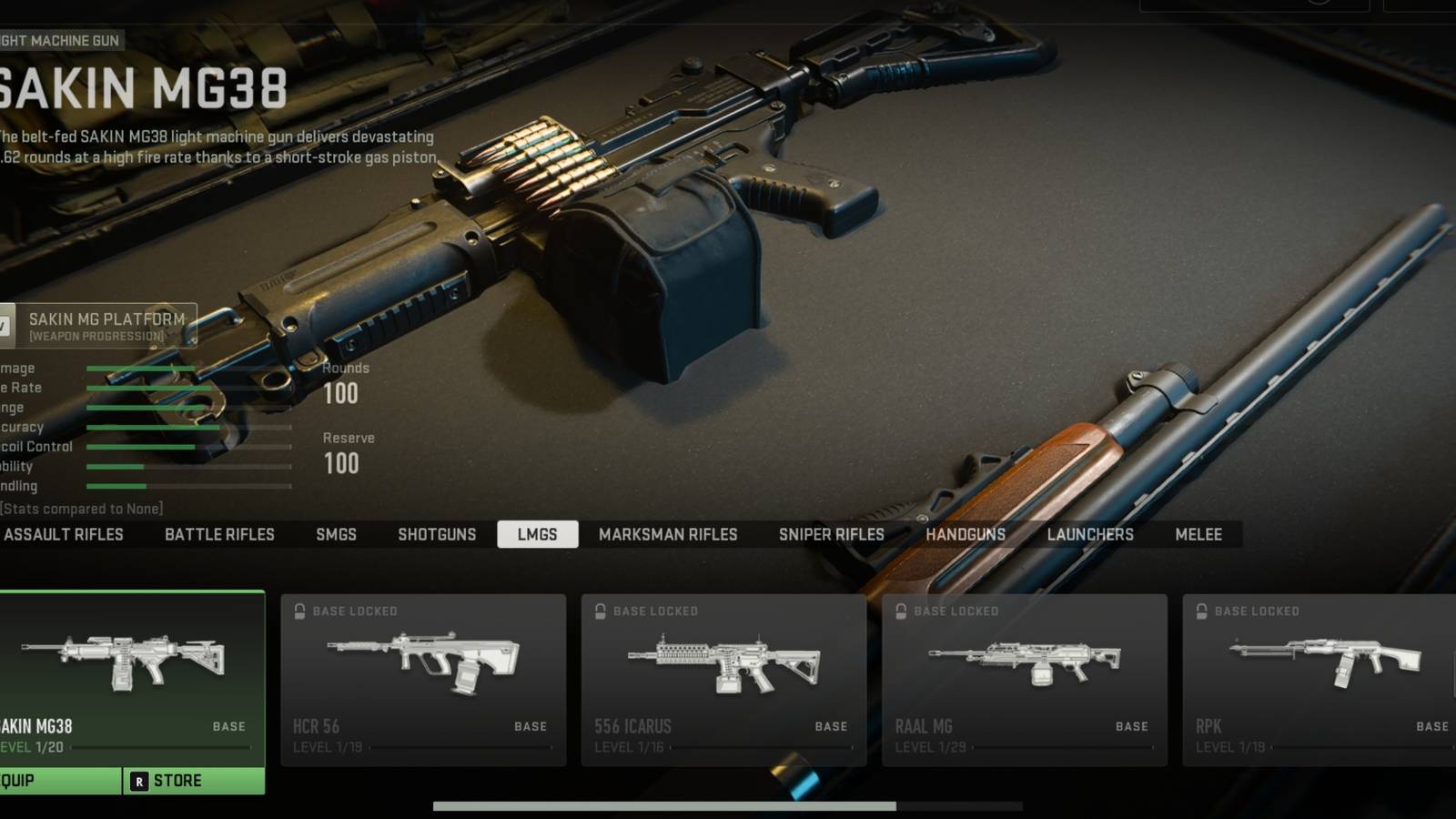This screenshot has height=819, width=1456.
Task: Open the Melee weapons tab
Action: (1200, 534)
